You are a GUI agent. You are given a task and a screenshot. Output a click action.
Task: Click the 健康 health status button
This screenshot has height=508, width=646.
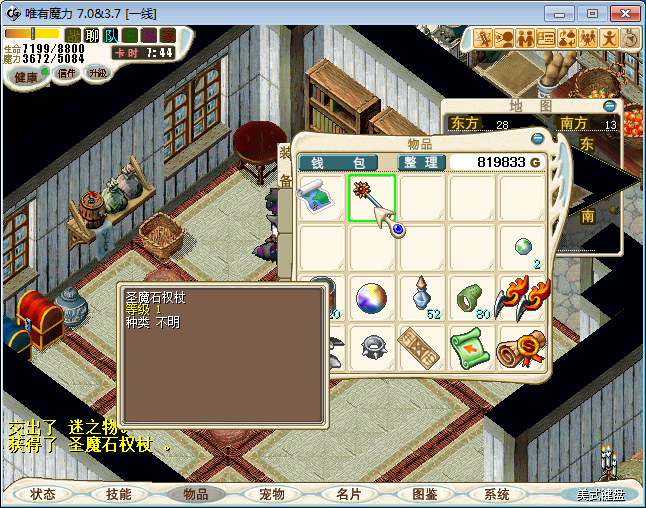coord(26,77)
